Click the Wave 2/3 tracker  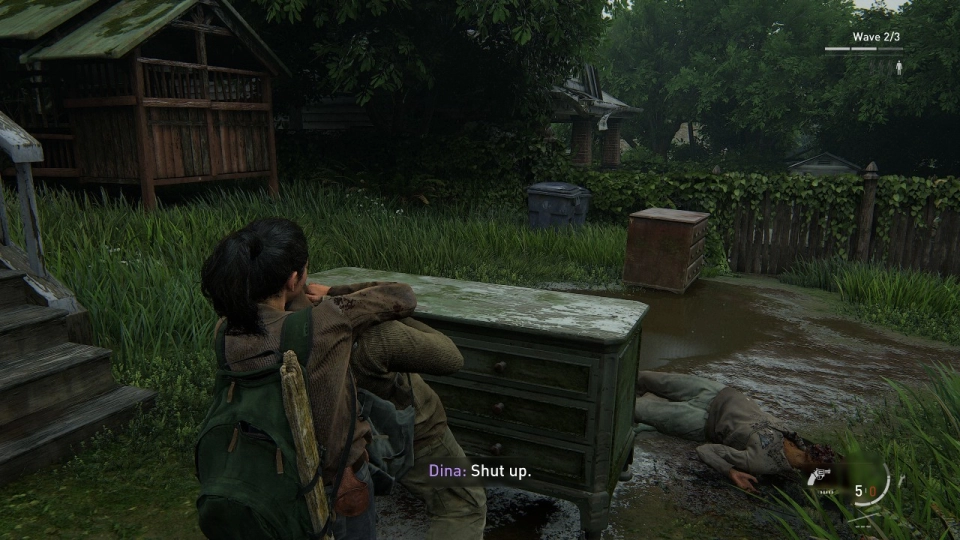864,38
